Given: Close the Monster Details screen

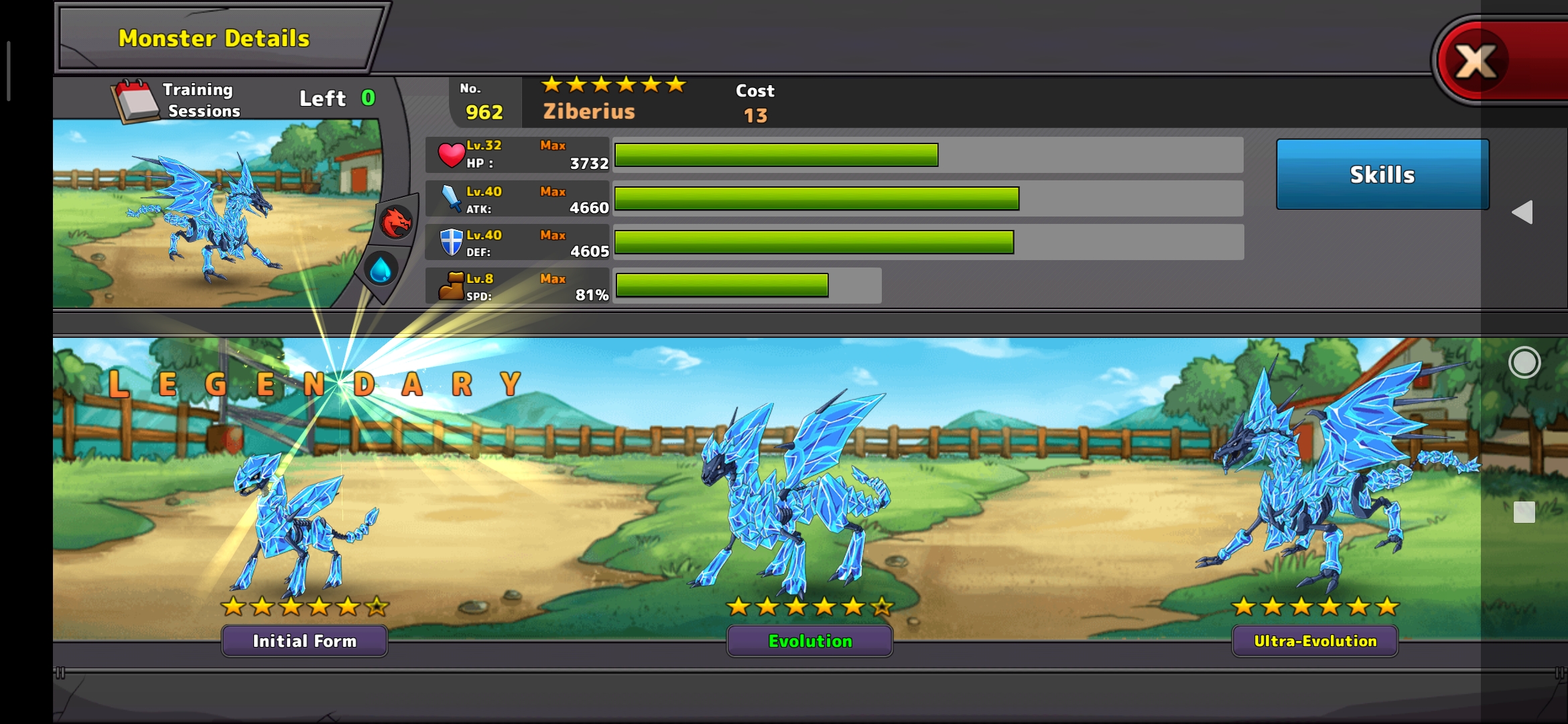Looking at the screenshot, I should coord(1477,62).
